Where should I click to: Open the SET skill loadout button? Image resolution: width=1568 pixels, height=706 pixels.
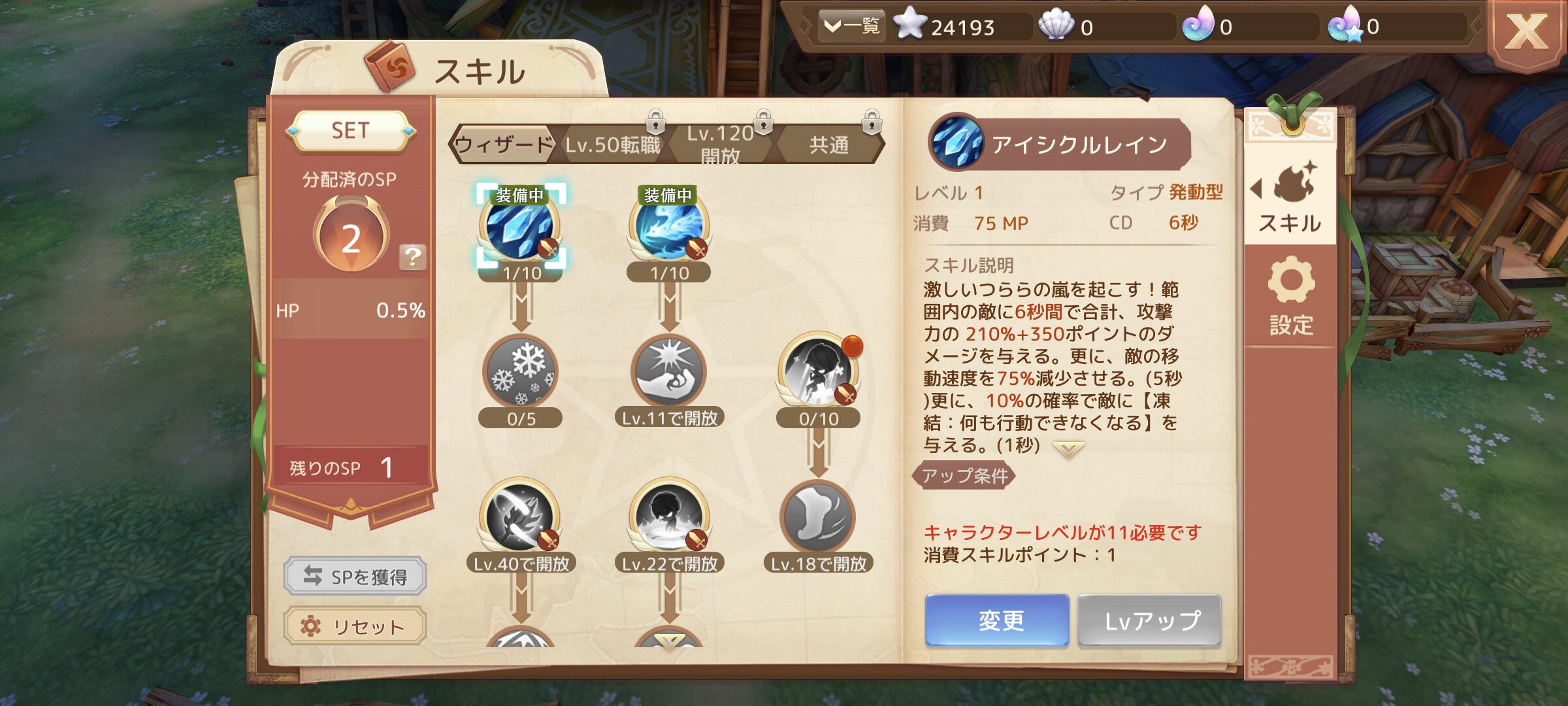(350, 131)
